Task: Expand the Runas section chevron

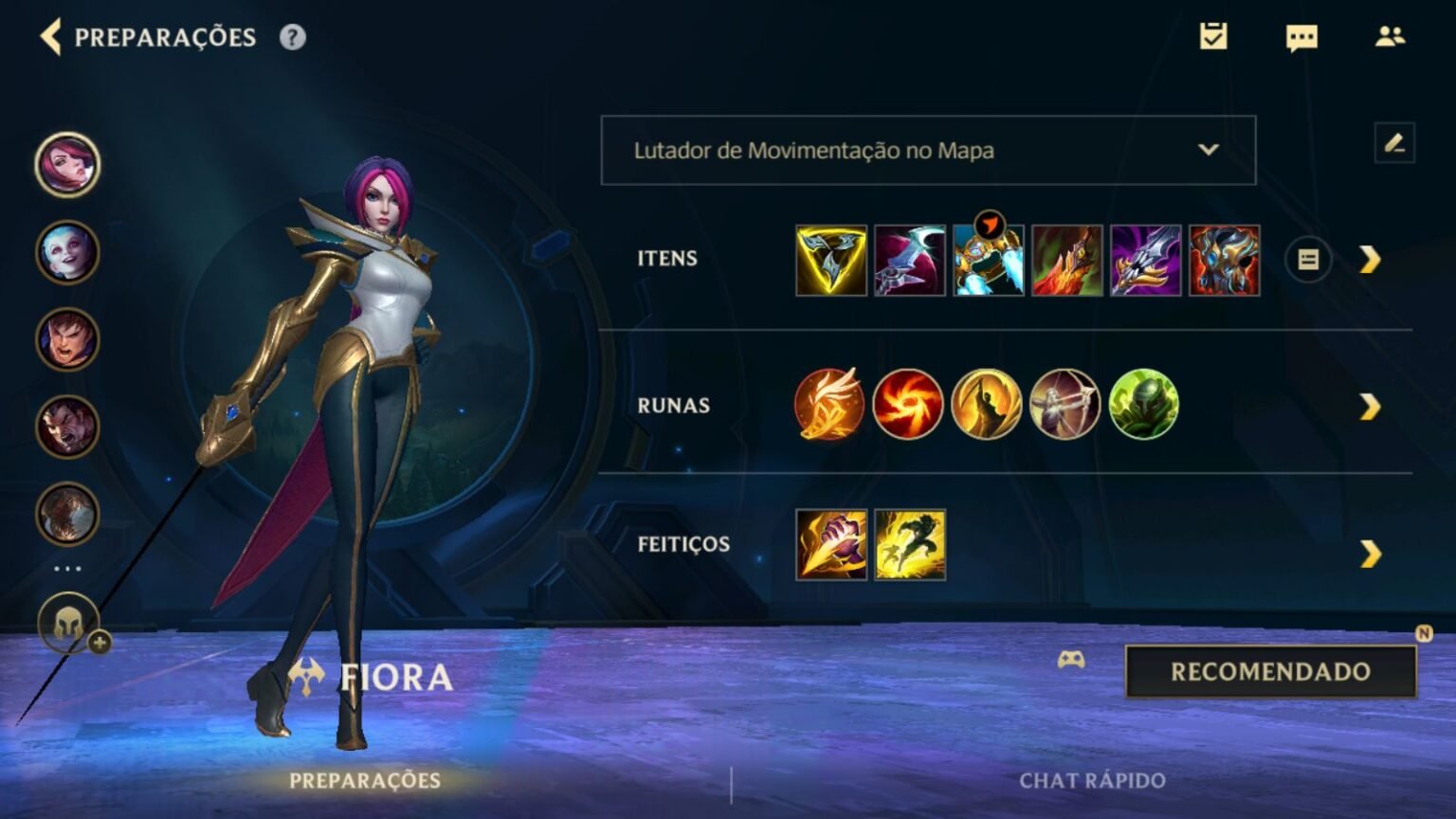Action: coord(1369,406)
